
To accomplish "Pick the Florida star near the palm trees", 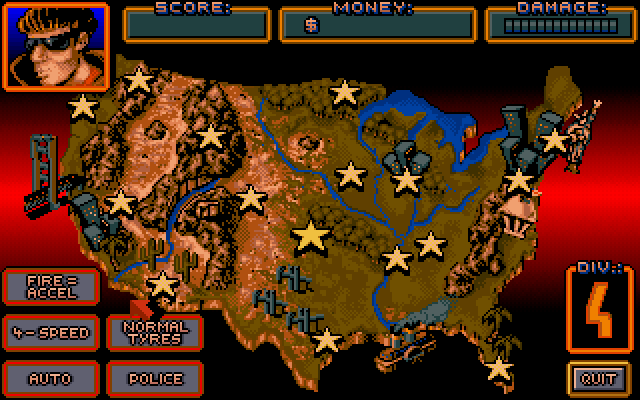I will coord(499,368).
